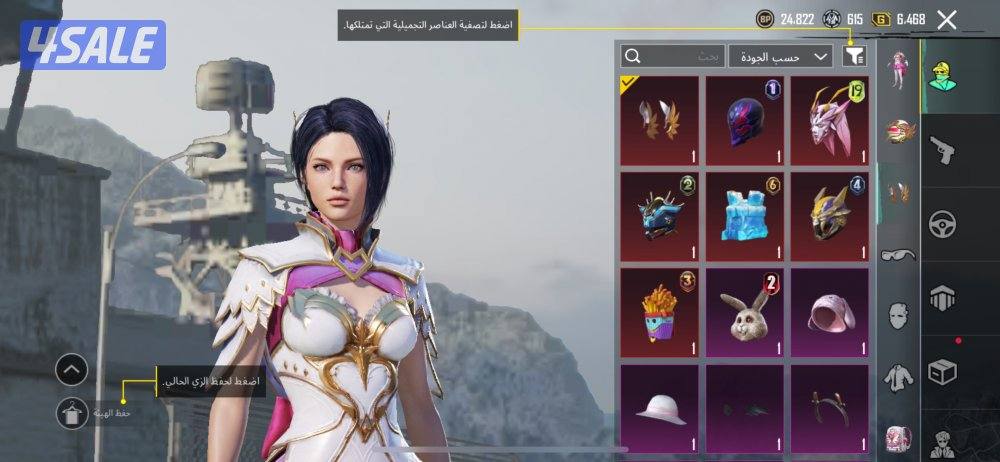Open the vehicles steering wheel tab
This screenshot has width=1000, height=462.
coord(942,223)
